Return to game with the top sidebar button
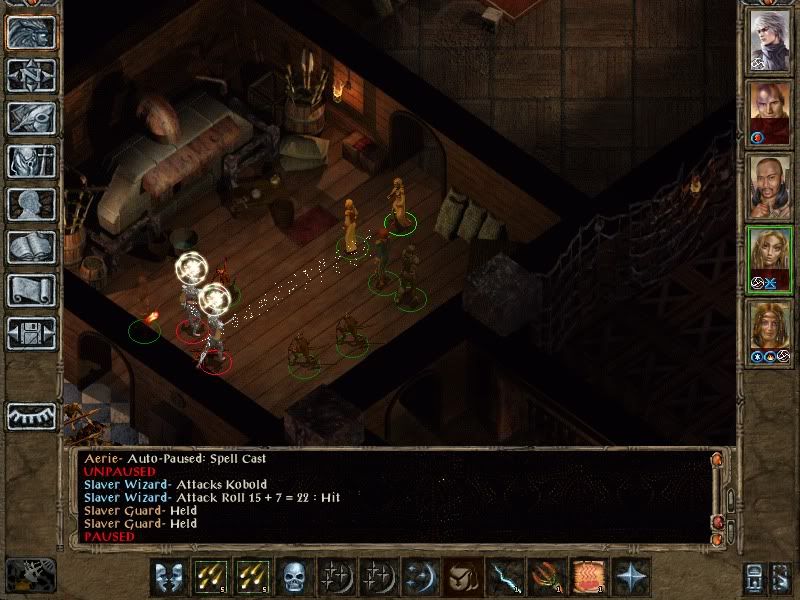The image size is (800, 600). click(x=31, y=32)
